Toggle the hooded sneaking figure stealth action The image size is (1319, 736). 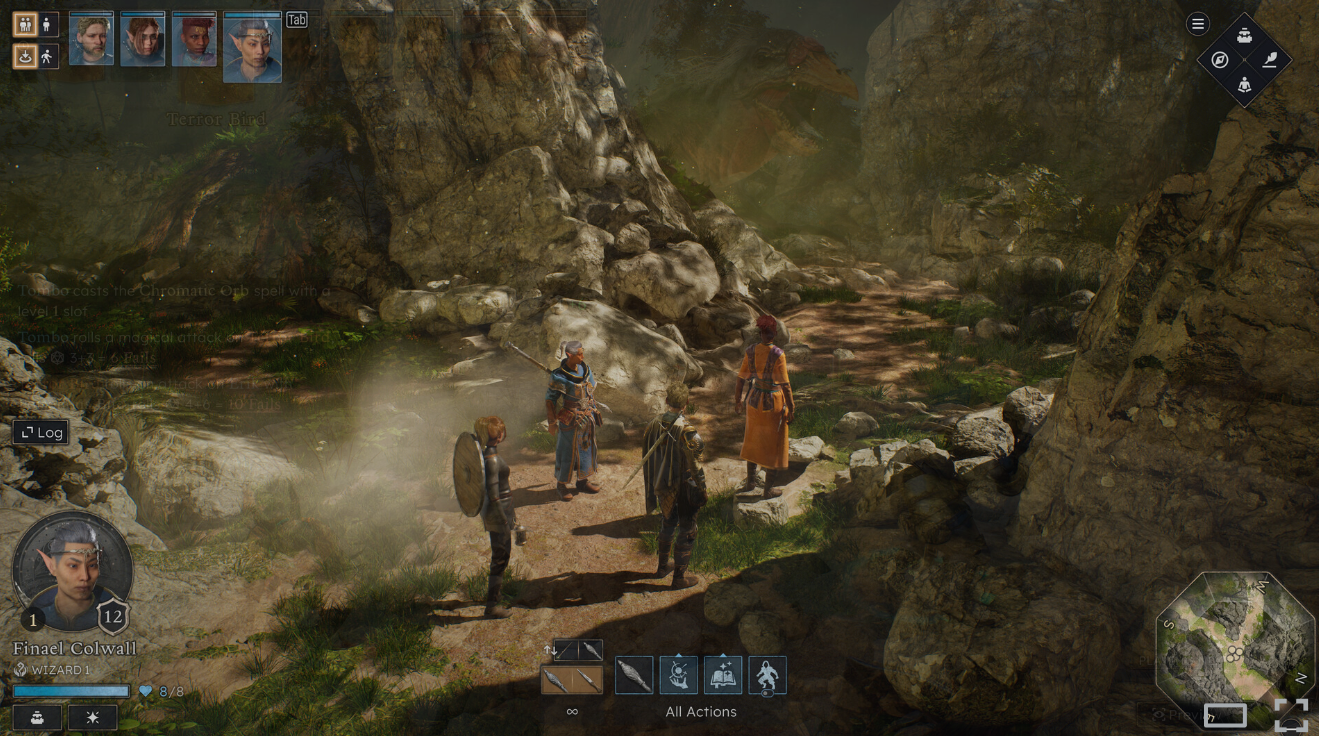pyautogui.click(x=767, y=676)
